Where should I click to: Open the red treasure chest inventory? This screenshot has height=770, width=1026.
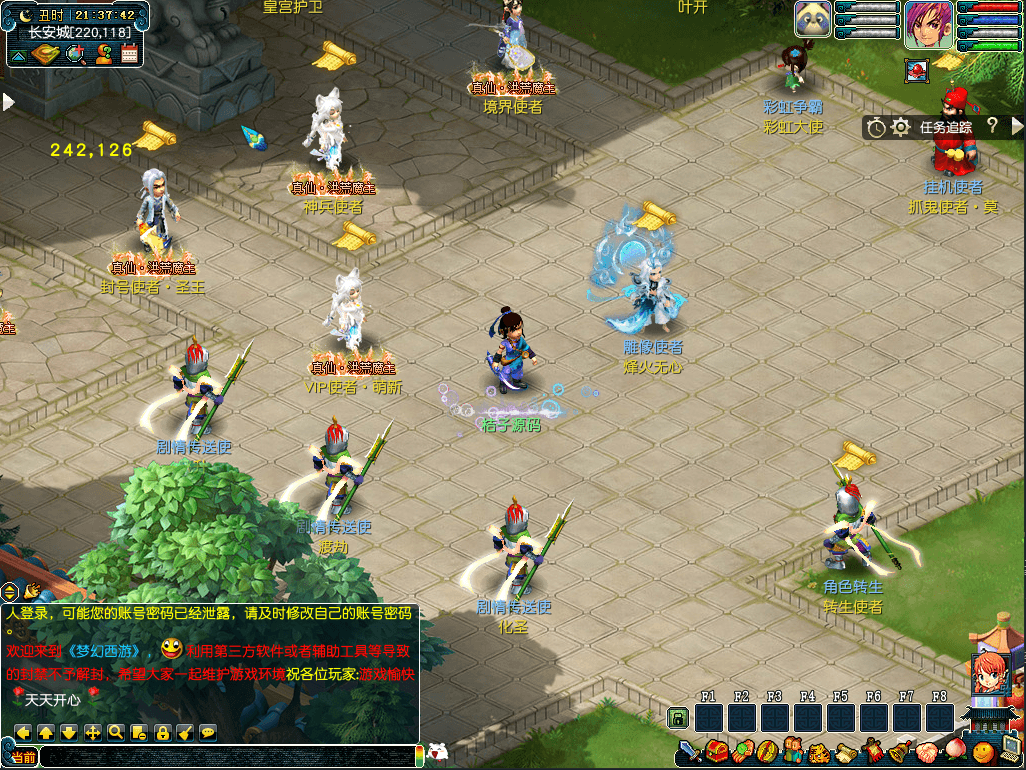click(715, 751)
